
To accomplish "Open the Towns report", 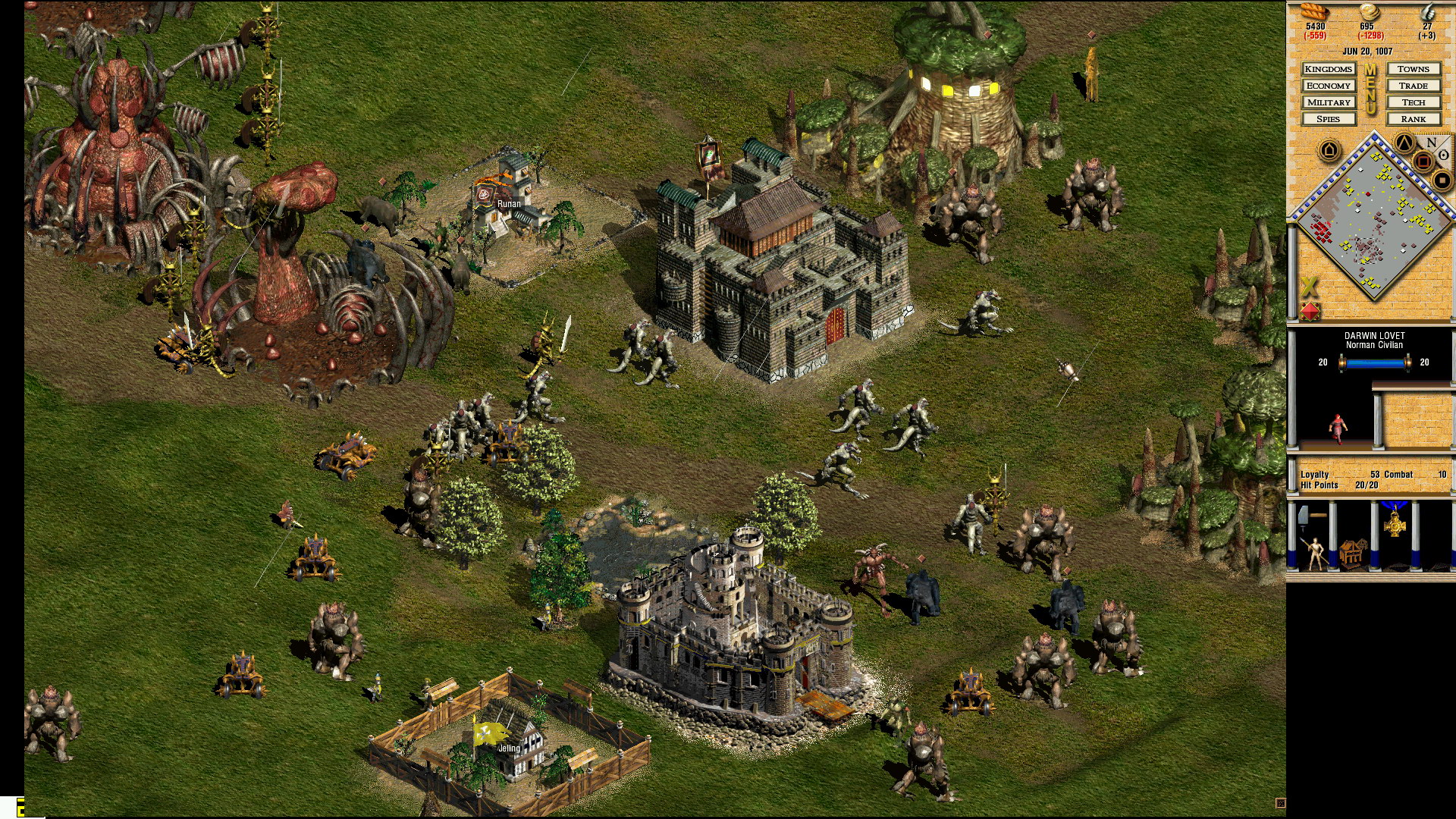I will [1414, 69].
